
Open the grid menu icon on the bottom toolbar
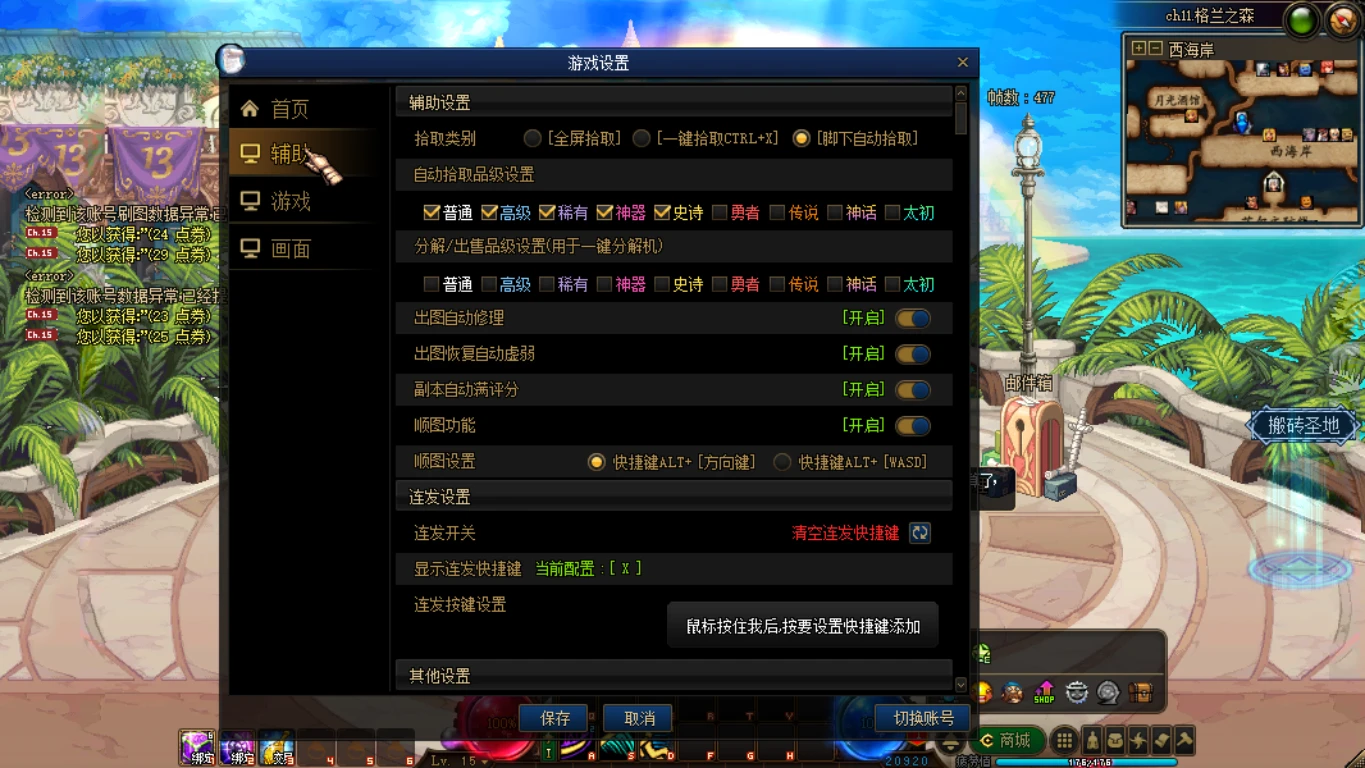pos(1064,740)
